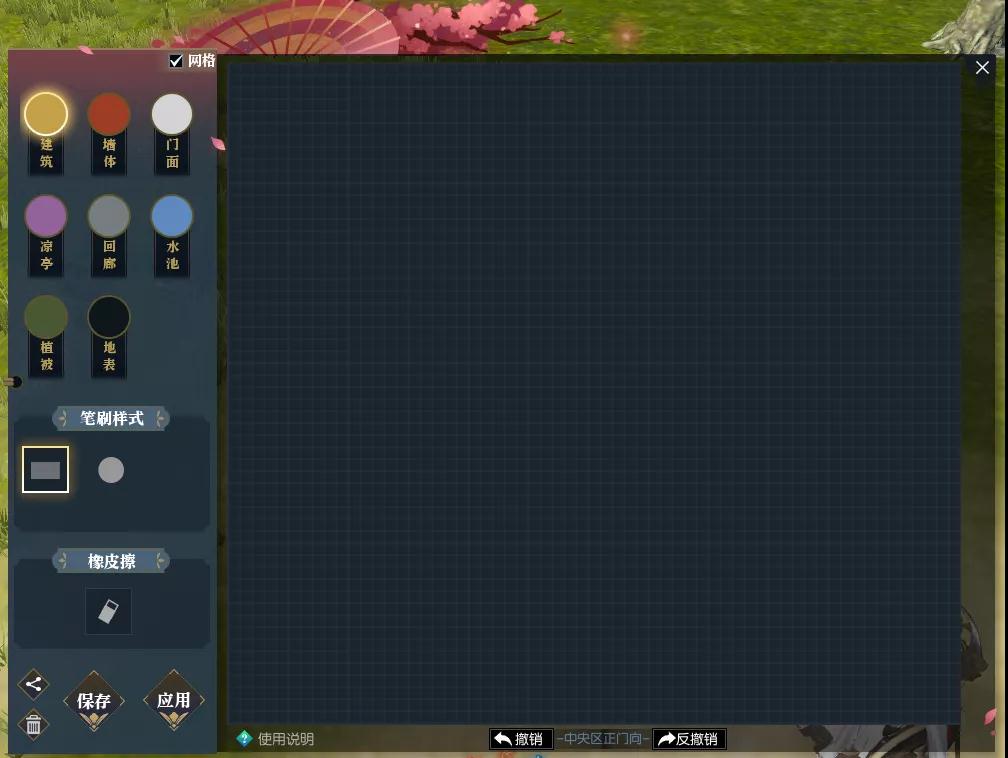Close the drawing editor window
This screenshot has width=1008, height=758.
click(982, 68)
